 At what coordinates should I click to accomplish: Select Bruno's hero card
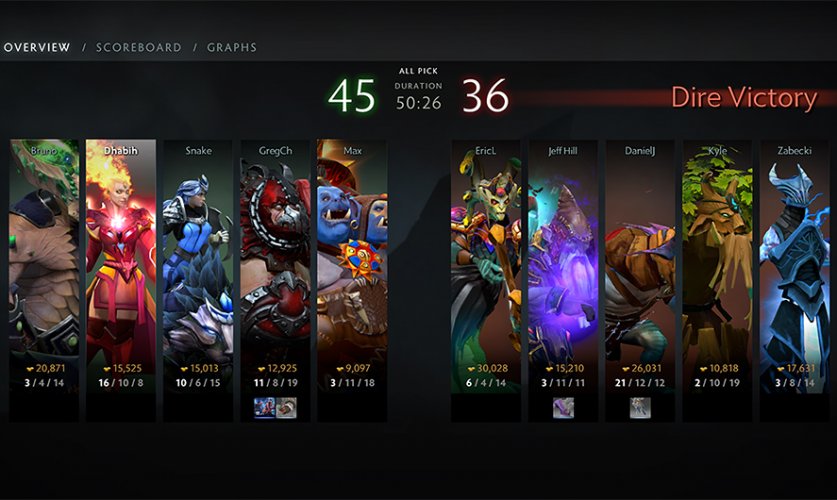pyautogui.click(x=44, y=260)
